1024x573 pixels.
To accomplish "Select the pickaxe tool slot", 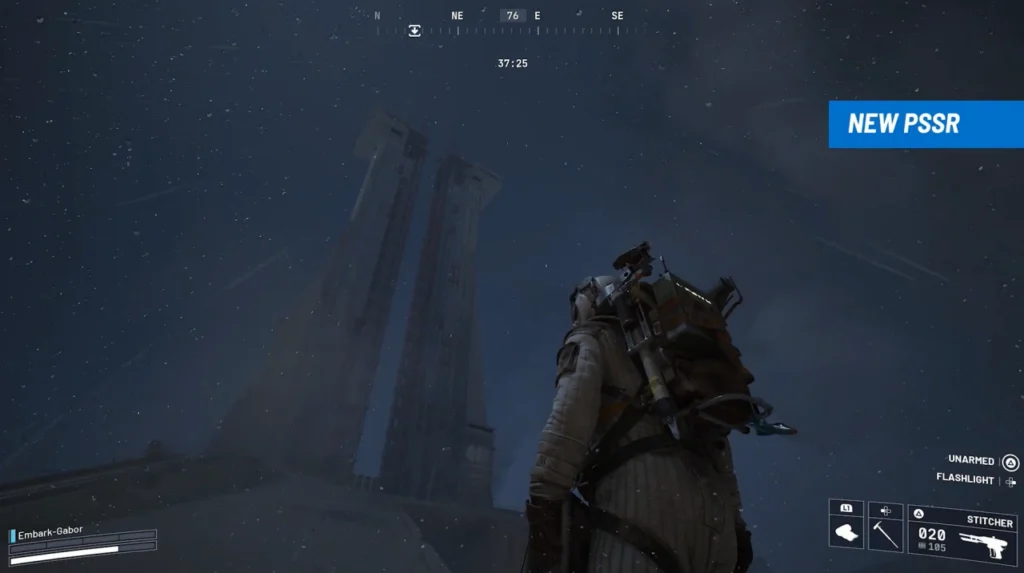I will [885, 527].
